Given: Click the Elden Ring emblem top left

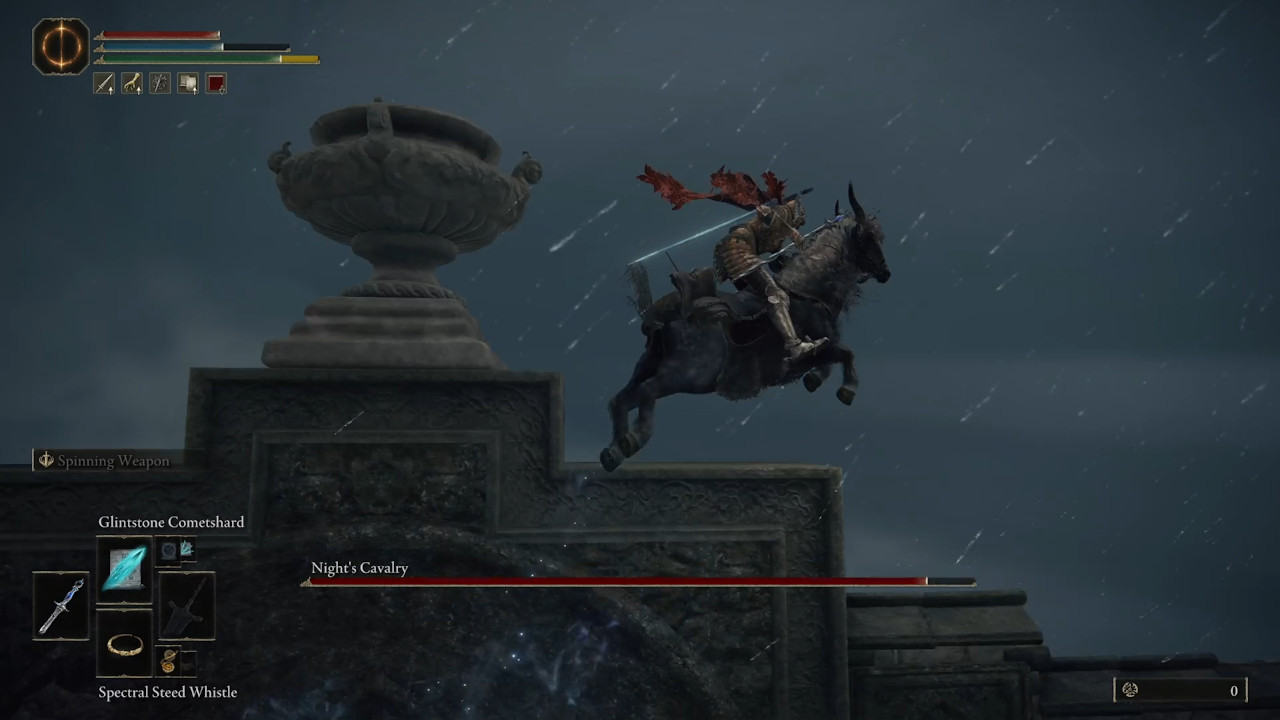Looking at the screenshot, I should [x=60, y=46].
